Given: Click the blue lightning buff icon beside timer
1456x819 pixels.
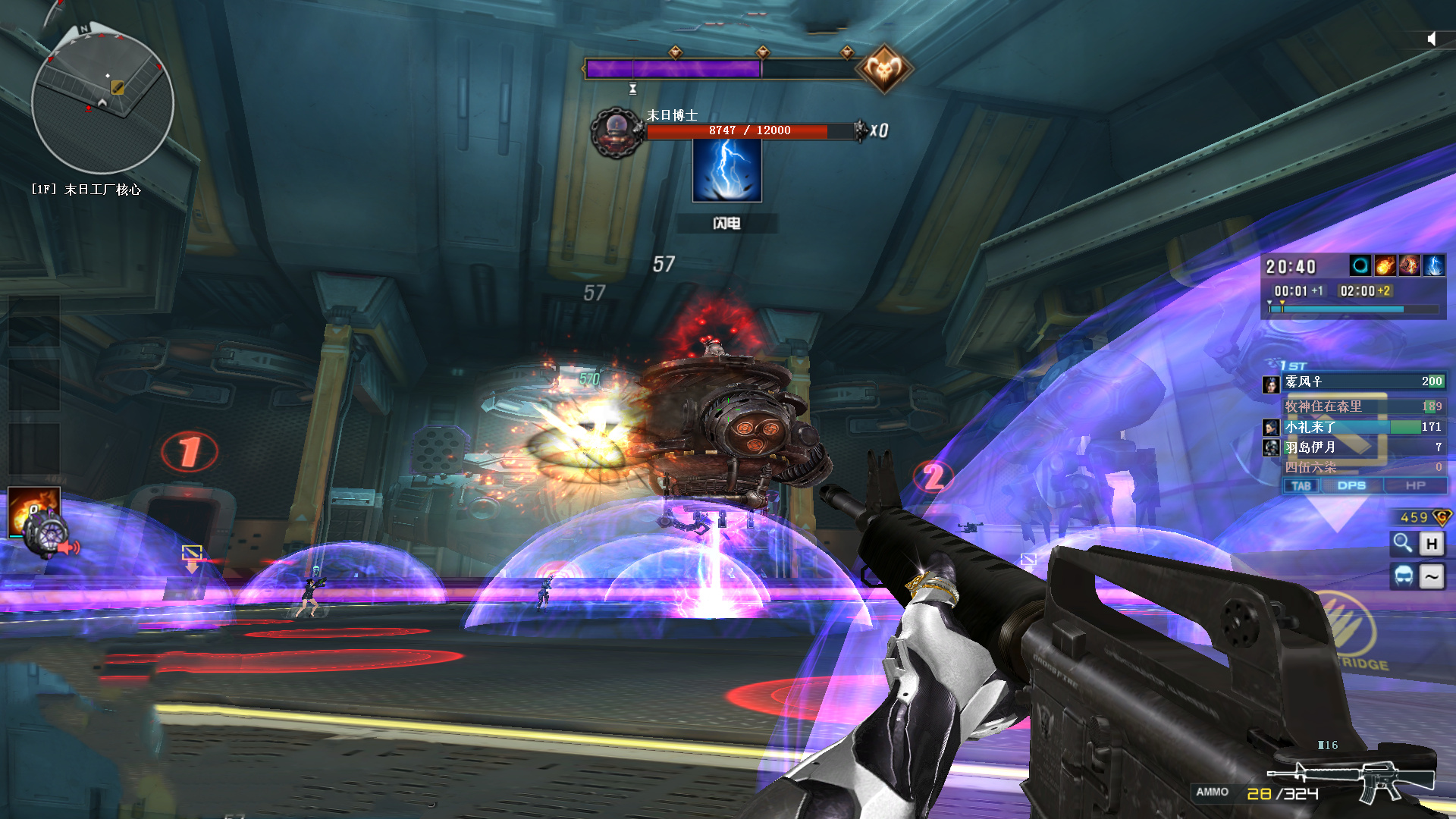Looking at the screenshot, I should (x=1434, y=265).
